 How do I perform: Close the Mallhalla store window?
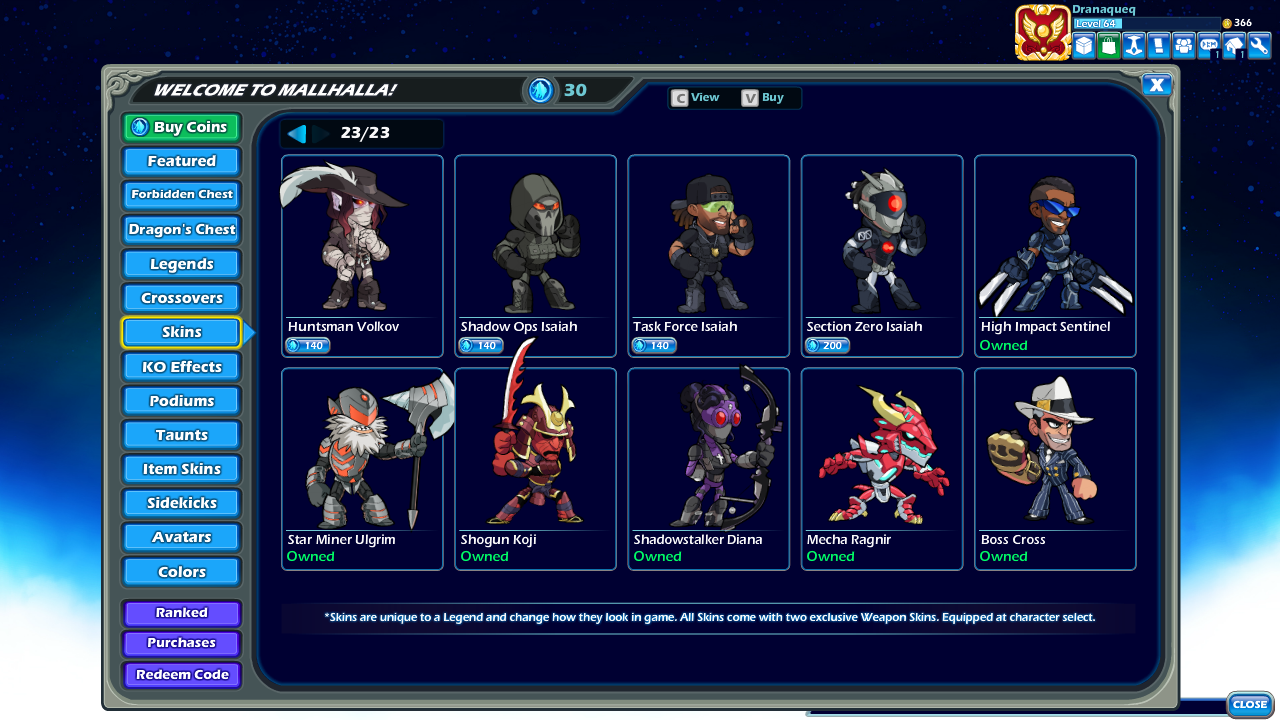click(x=1156, y=85)
